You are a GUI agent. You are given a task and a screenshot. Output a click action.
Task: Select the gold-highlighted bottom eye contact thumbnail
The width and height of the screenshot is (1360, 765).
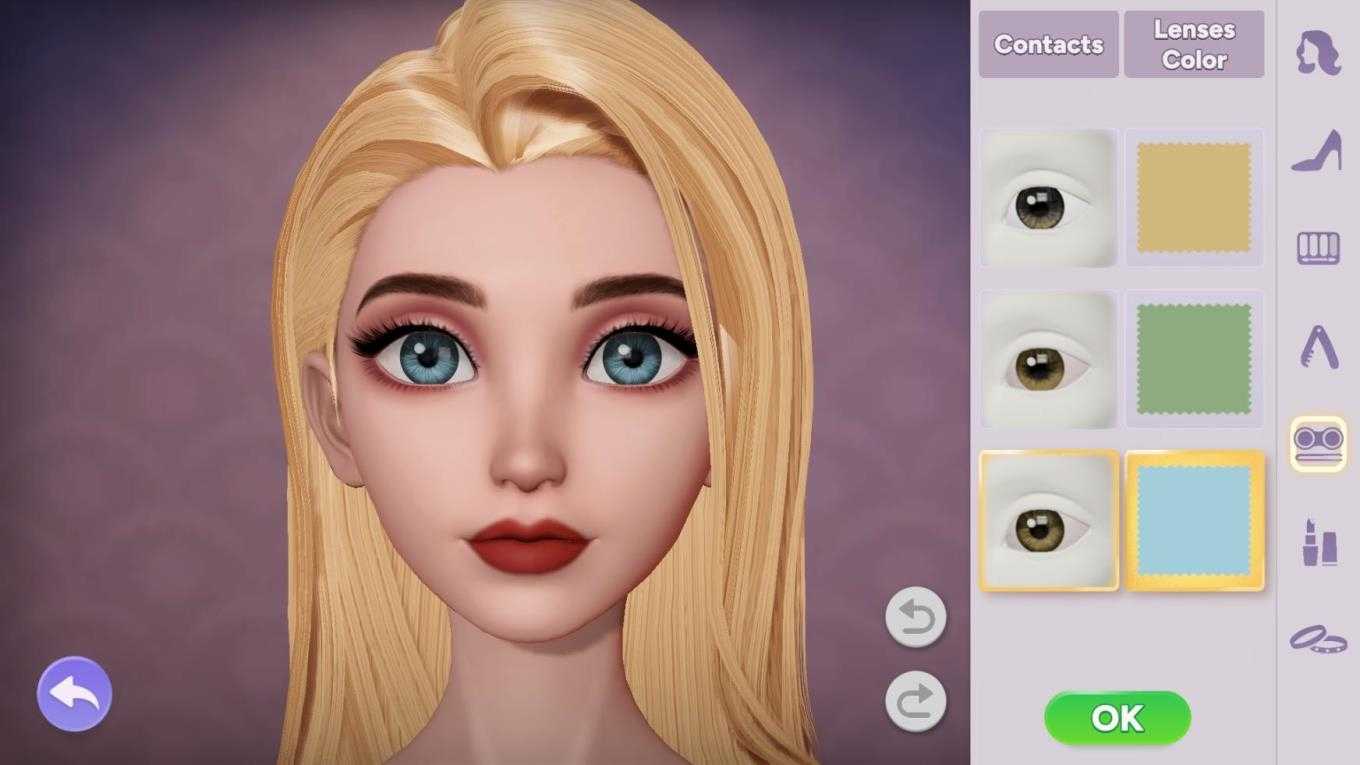tap(1048, 521)
